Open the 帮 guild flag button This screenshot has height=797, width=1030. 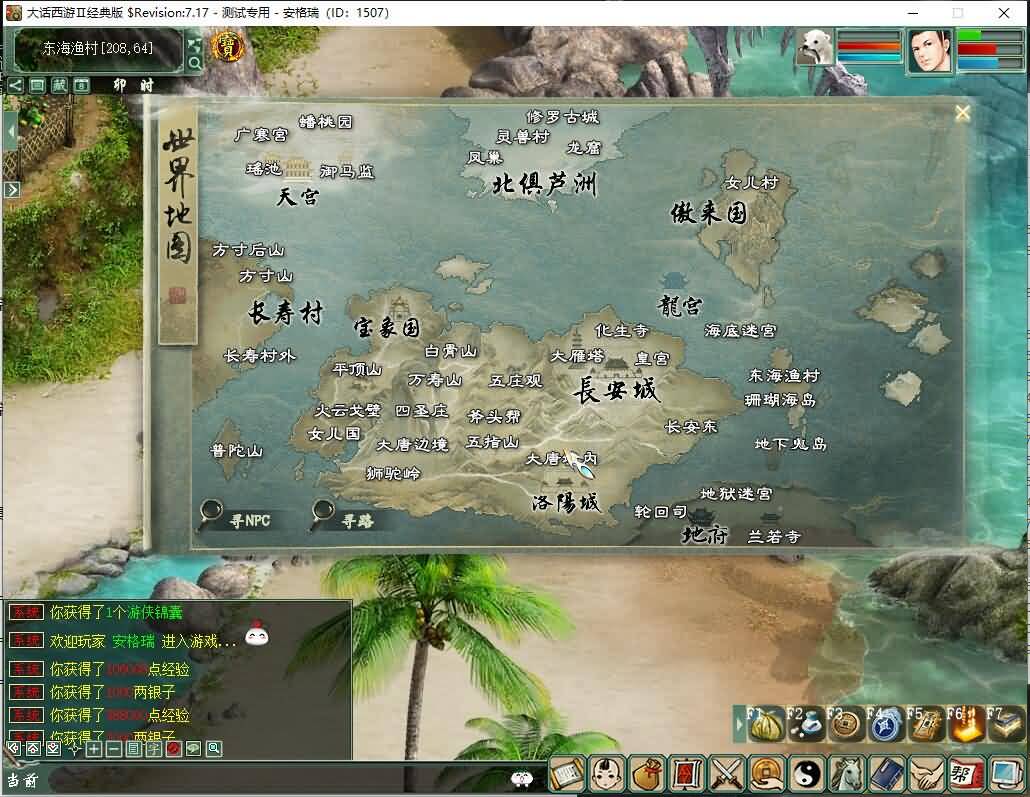(x=965, y=775)
